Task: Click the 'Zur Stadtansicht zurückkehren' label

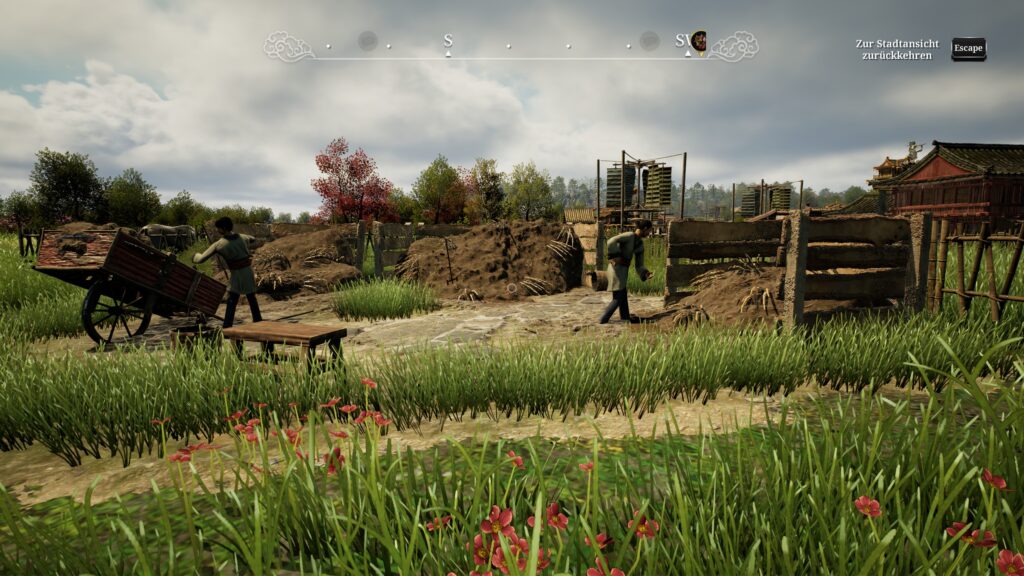Action: [x=897, y=49]
